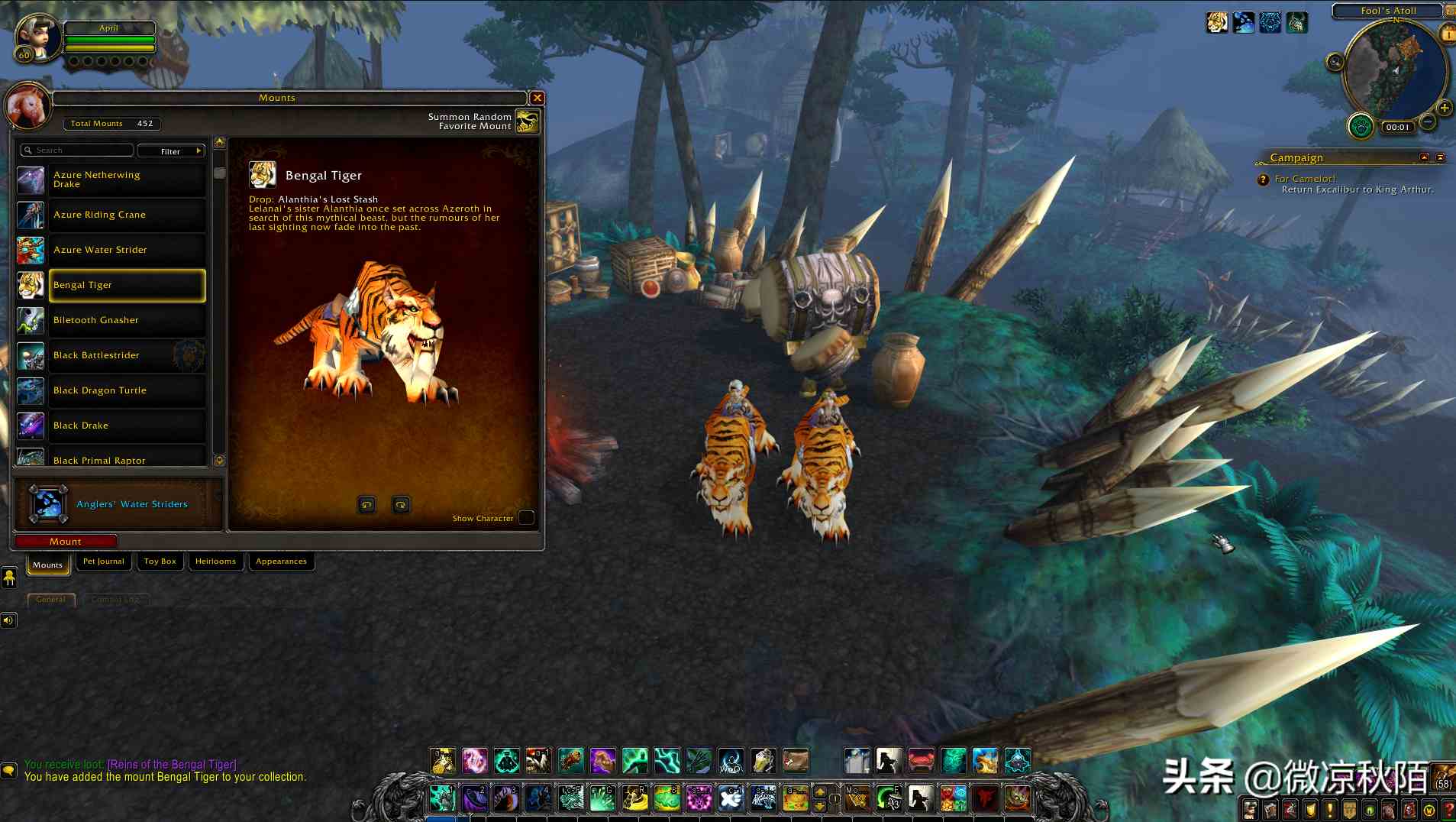Click the Azure Water Strider mount icon
This screenshot has width=1456, height=822.
(x=31, y=251)
